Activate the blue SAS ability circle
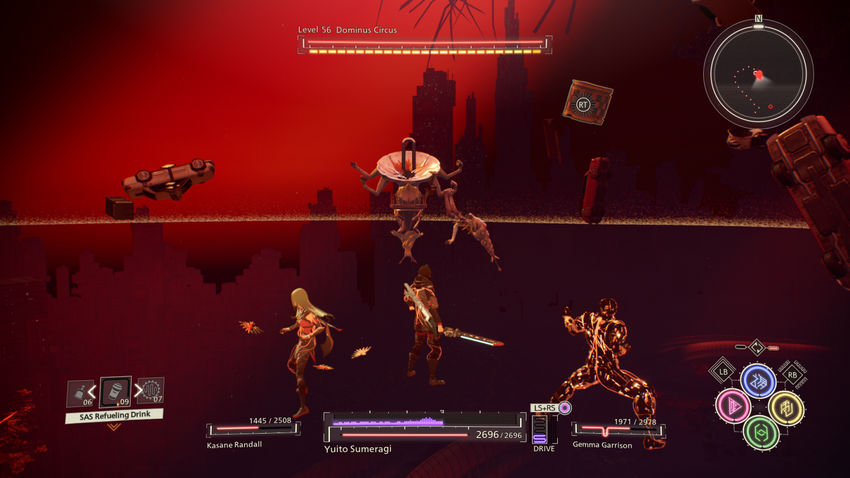Viewport: 850px width, 478px height. (x=758, y=380)
